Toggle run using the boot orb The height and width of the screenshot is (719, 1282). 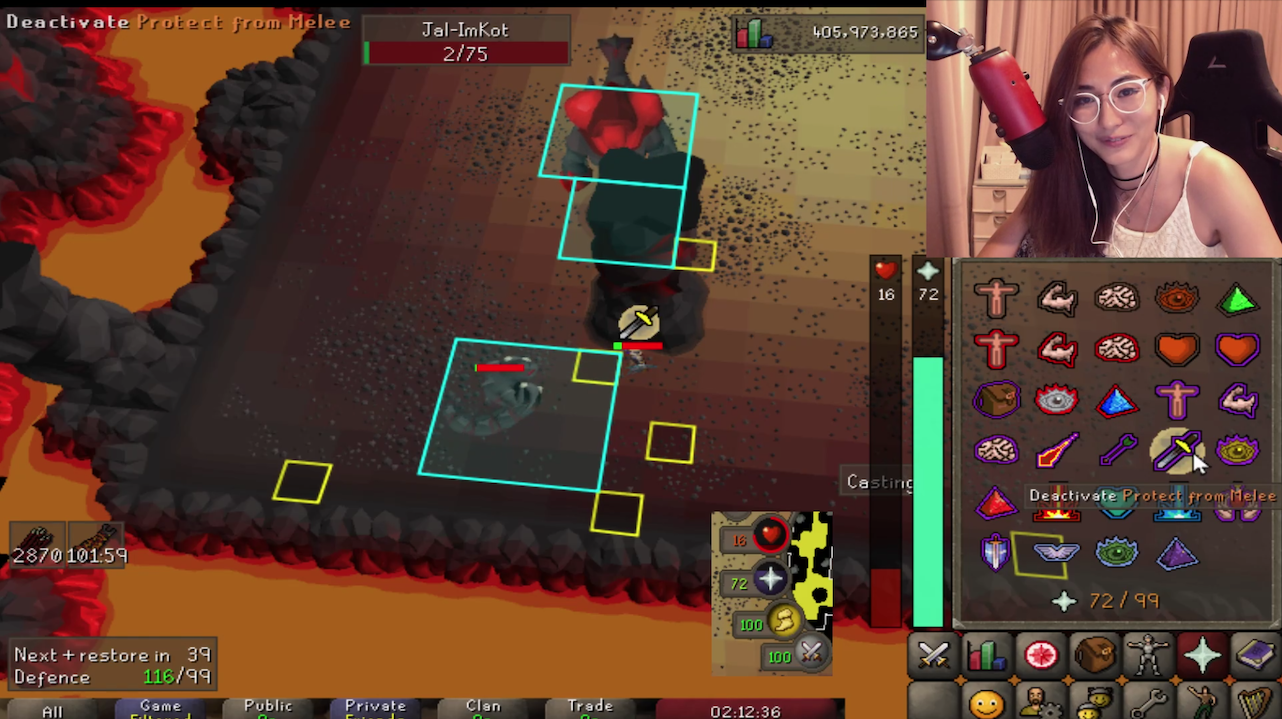point(784,623)
